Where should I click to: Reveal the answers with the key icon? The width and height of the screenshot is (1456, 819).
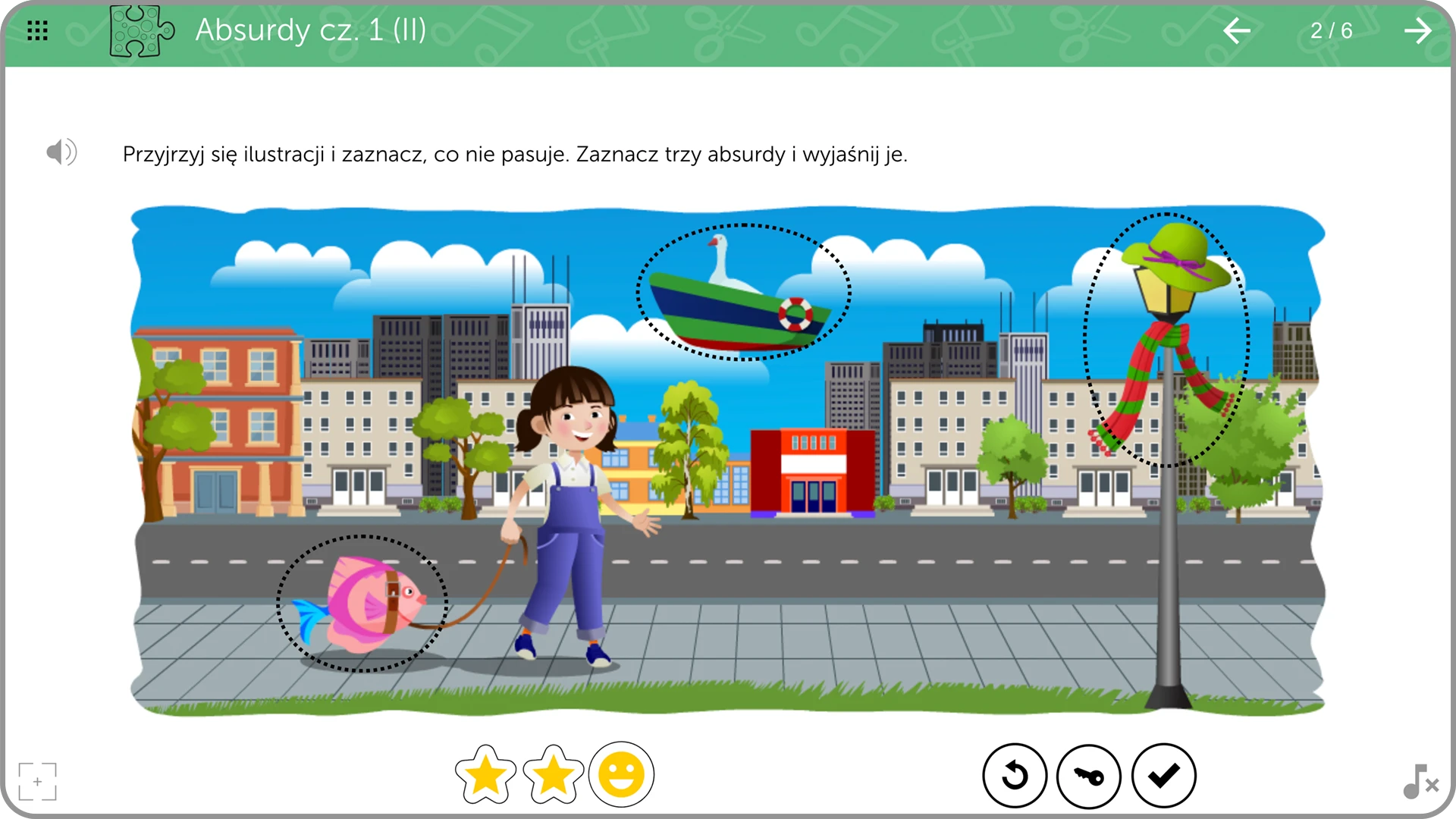click(x=1090, y=775)
